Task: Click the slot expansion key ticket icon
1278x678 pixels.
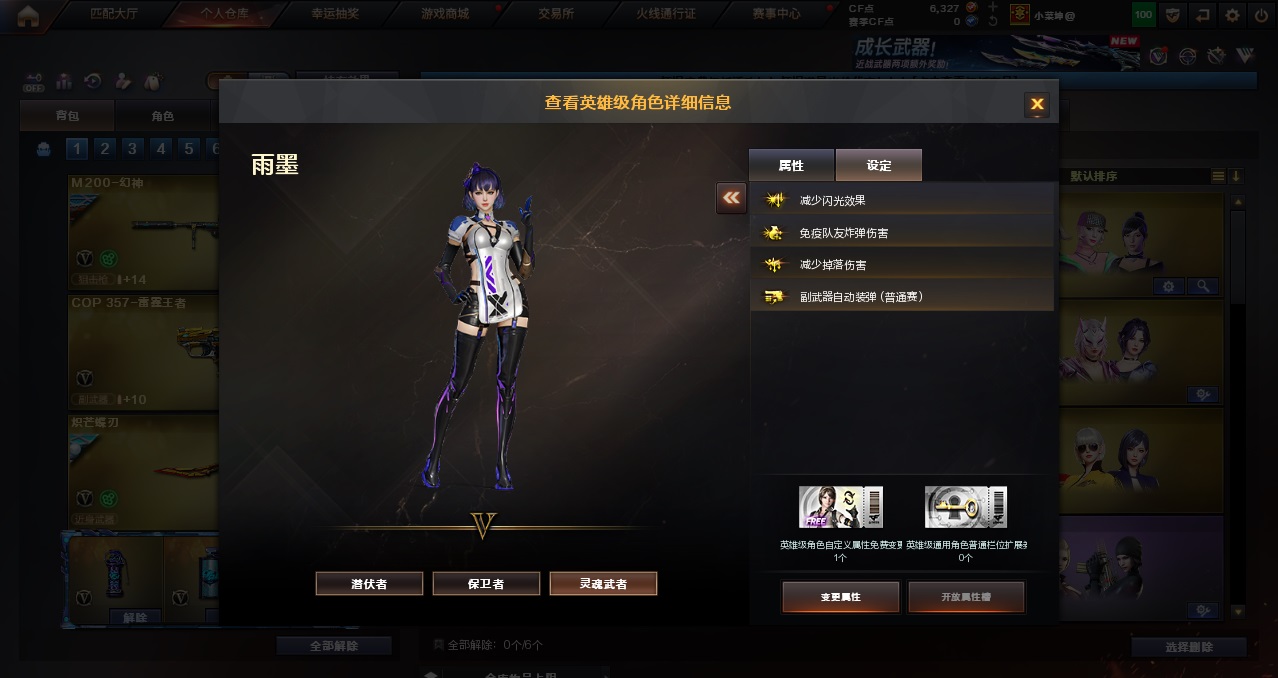Action: (x=966, y=507)
